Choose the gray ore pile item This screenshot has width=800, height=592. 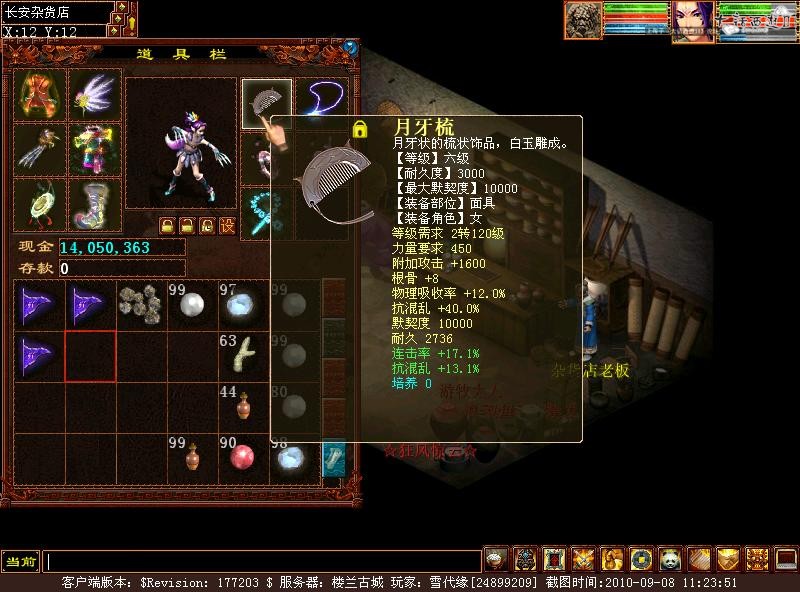(141, 305)
